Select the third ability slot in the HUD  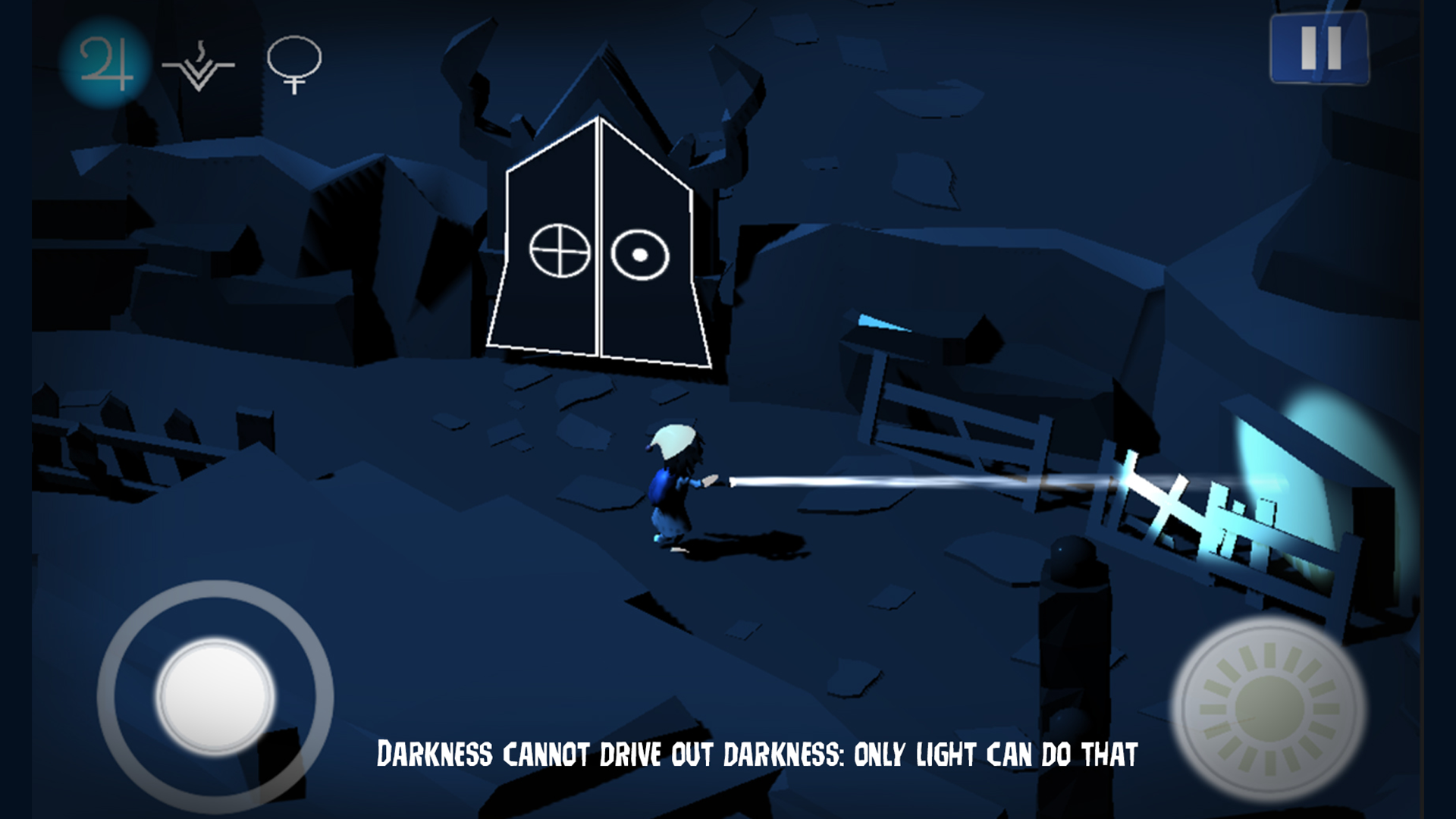coord(296,61)
